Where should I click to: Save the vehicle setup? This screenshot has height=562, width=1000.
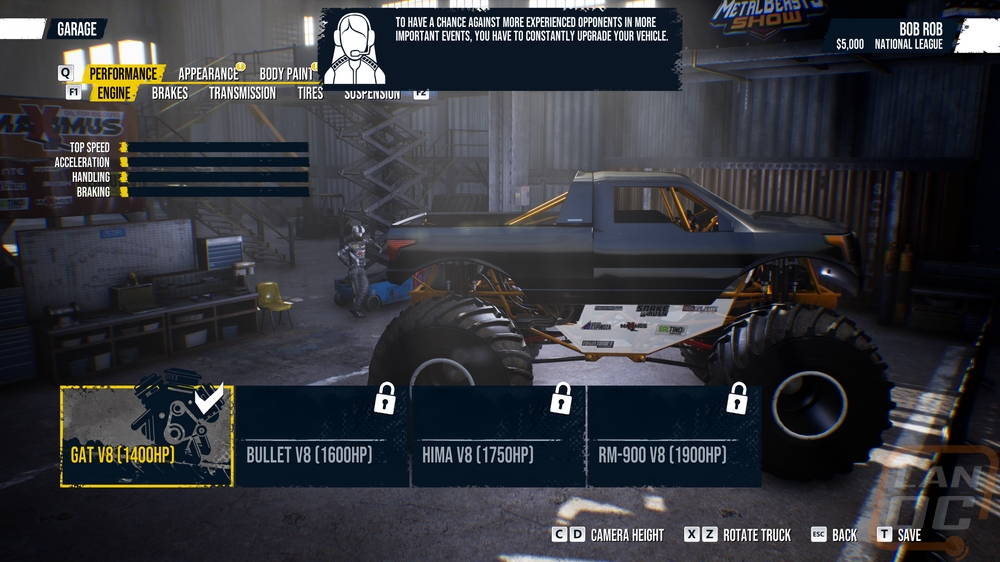pos(900,535)
